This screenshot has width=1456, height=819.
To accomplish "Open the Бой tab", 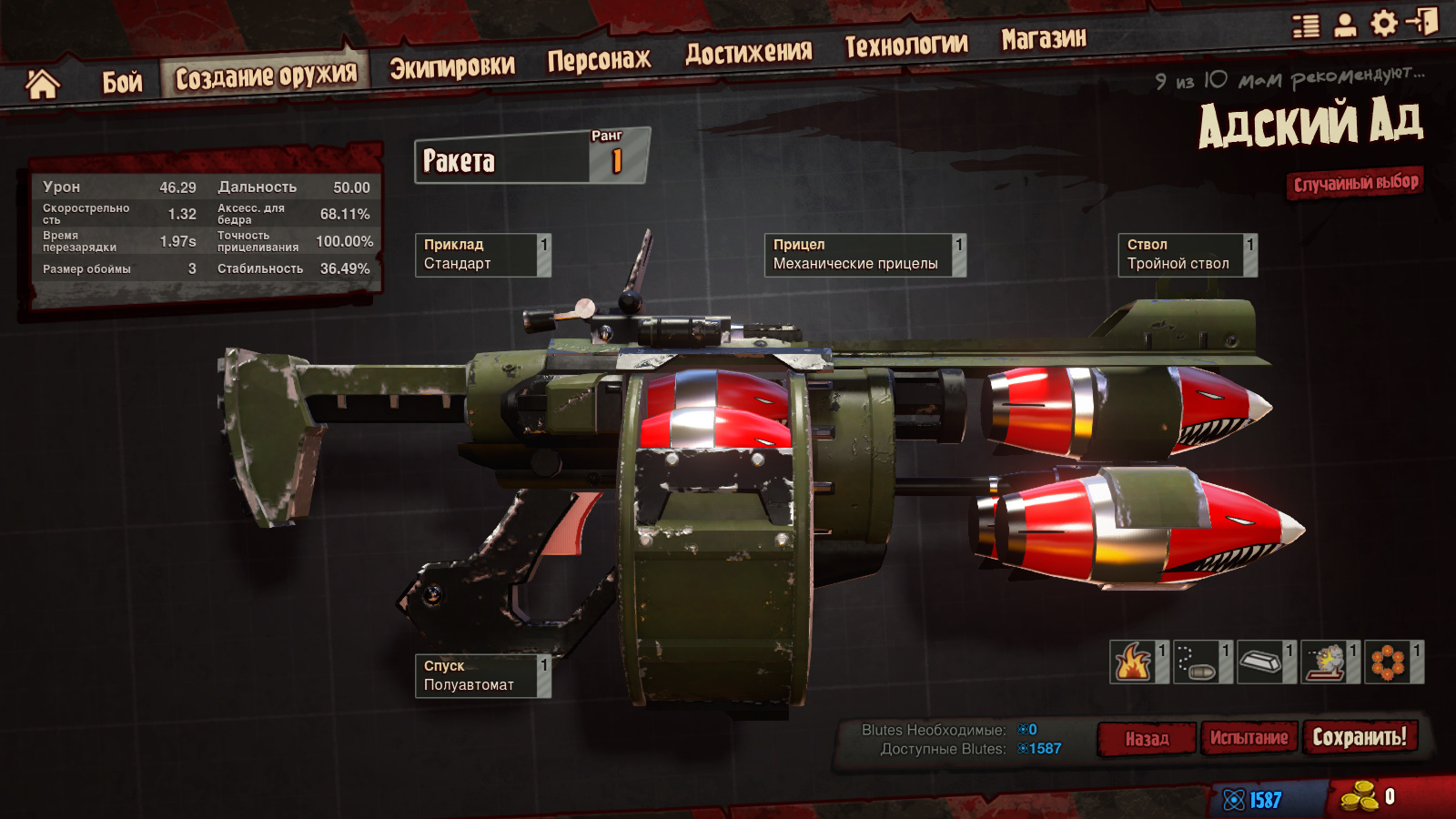I will tap(122, 82).
